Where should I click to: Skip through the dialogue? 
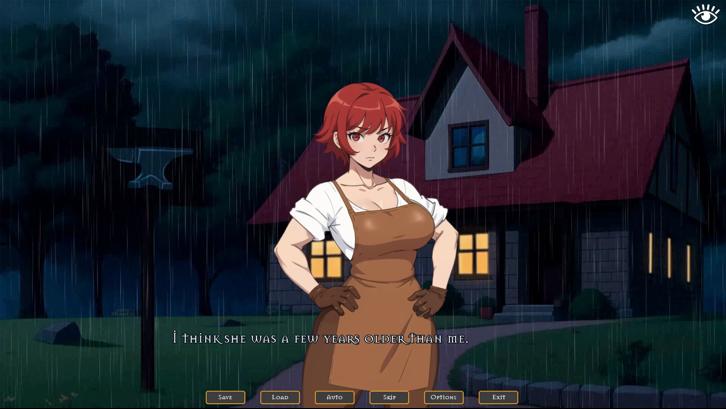click(x=389, y=397)
